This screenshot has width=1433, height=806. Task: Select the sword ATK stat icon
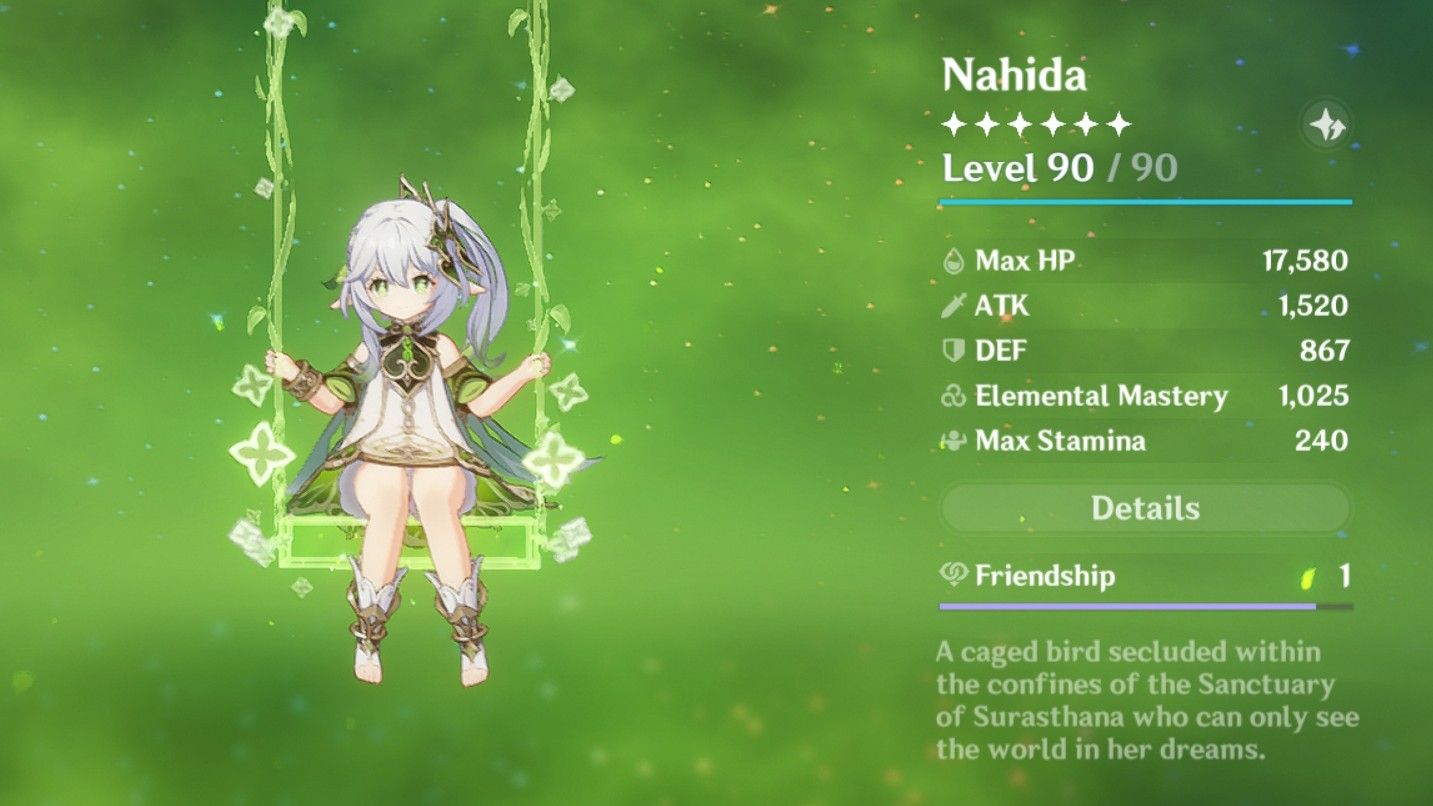(956, 305)
